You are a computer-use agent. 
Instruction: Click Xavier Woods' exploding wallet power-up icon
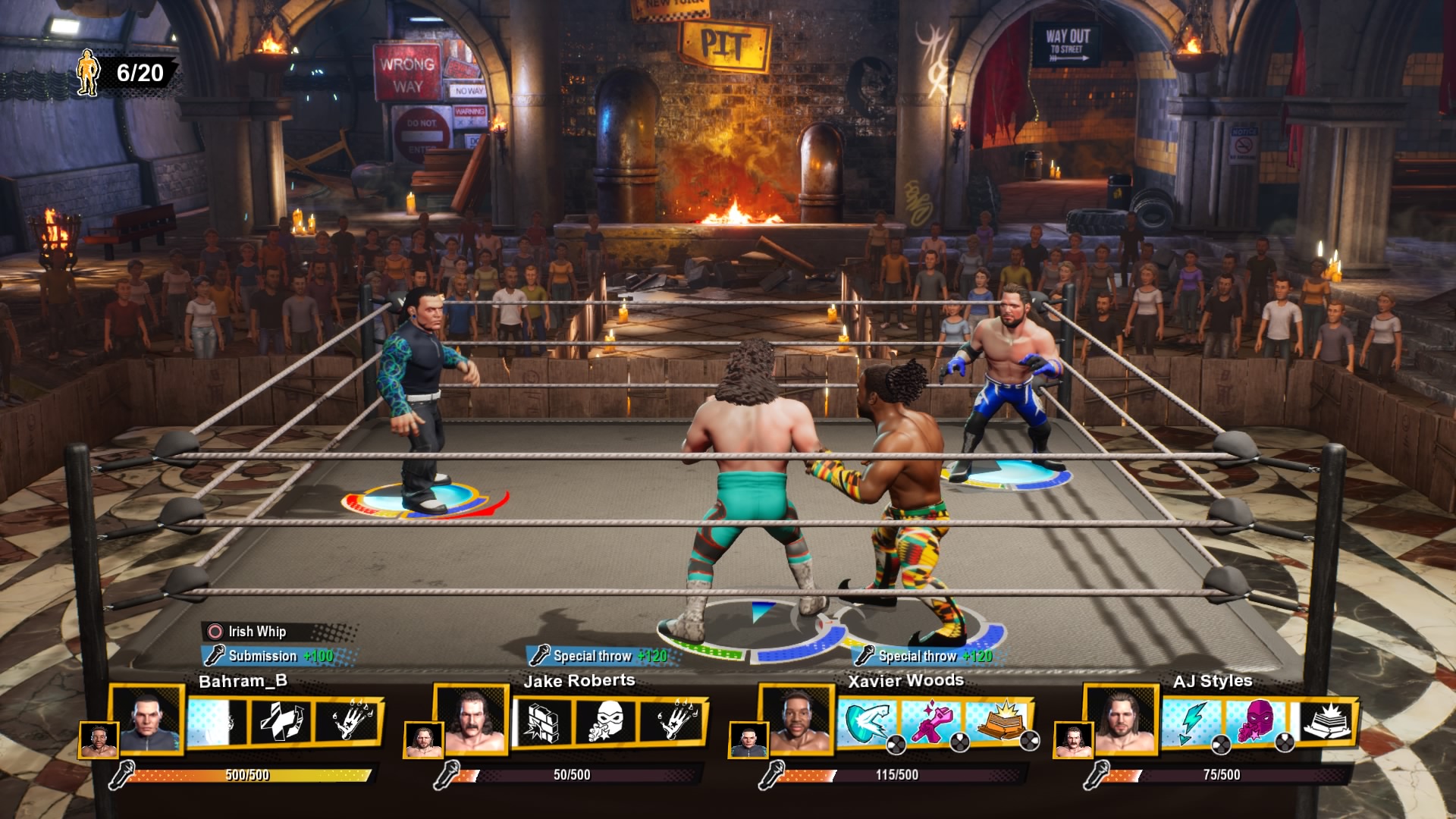[x=999, y=722]
